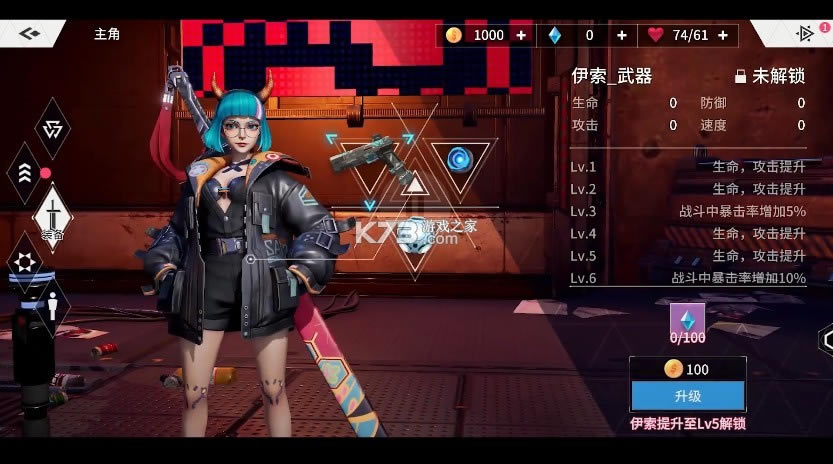This screenshot has height=464, width=833.
Task: Select the white skull ball slot
Action: click(413, 241)
